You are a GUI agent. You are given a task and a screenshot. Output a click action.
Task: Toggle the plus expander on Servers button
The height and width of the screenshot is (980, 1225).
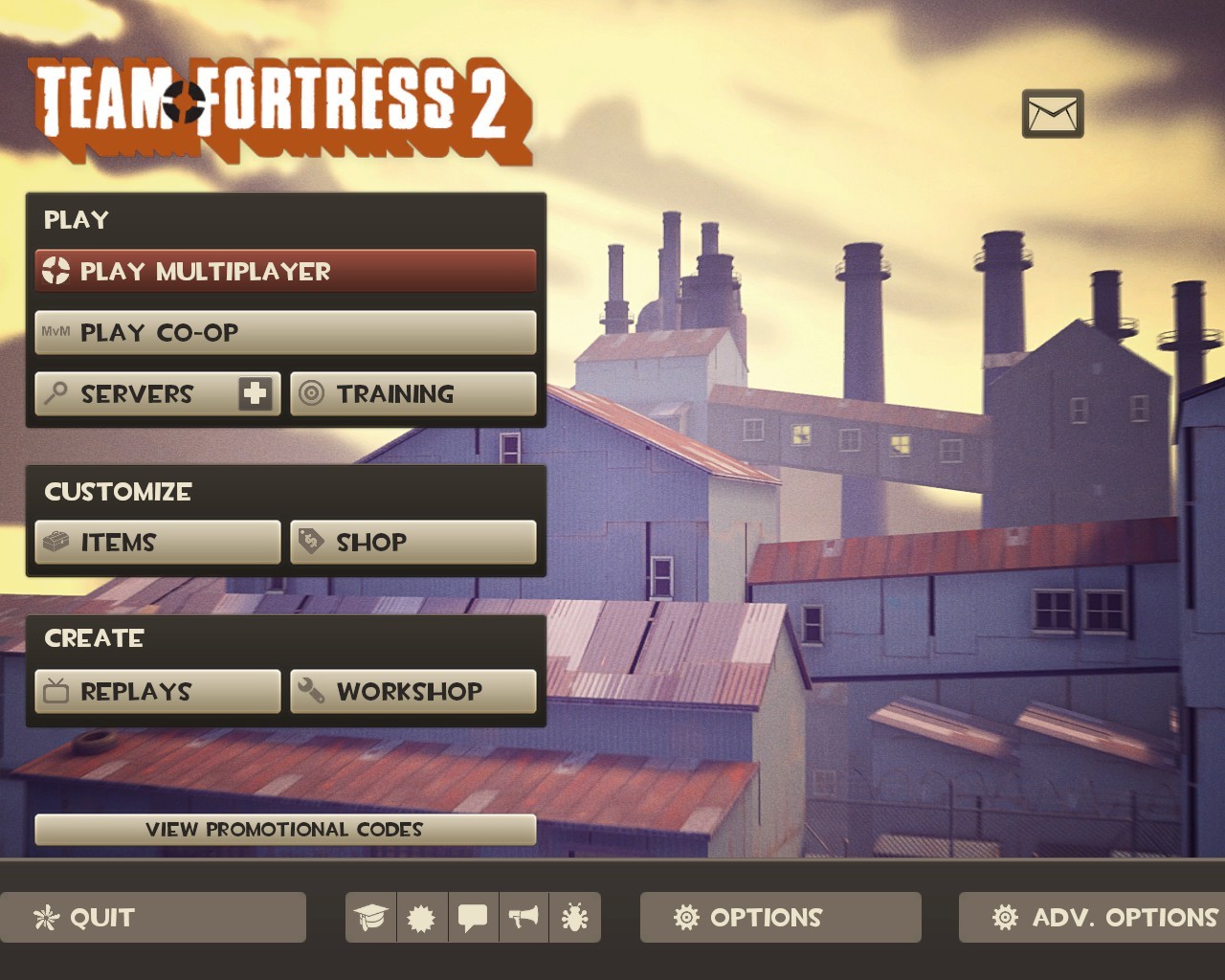pos(254,392)
